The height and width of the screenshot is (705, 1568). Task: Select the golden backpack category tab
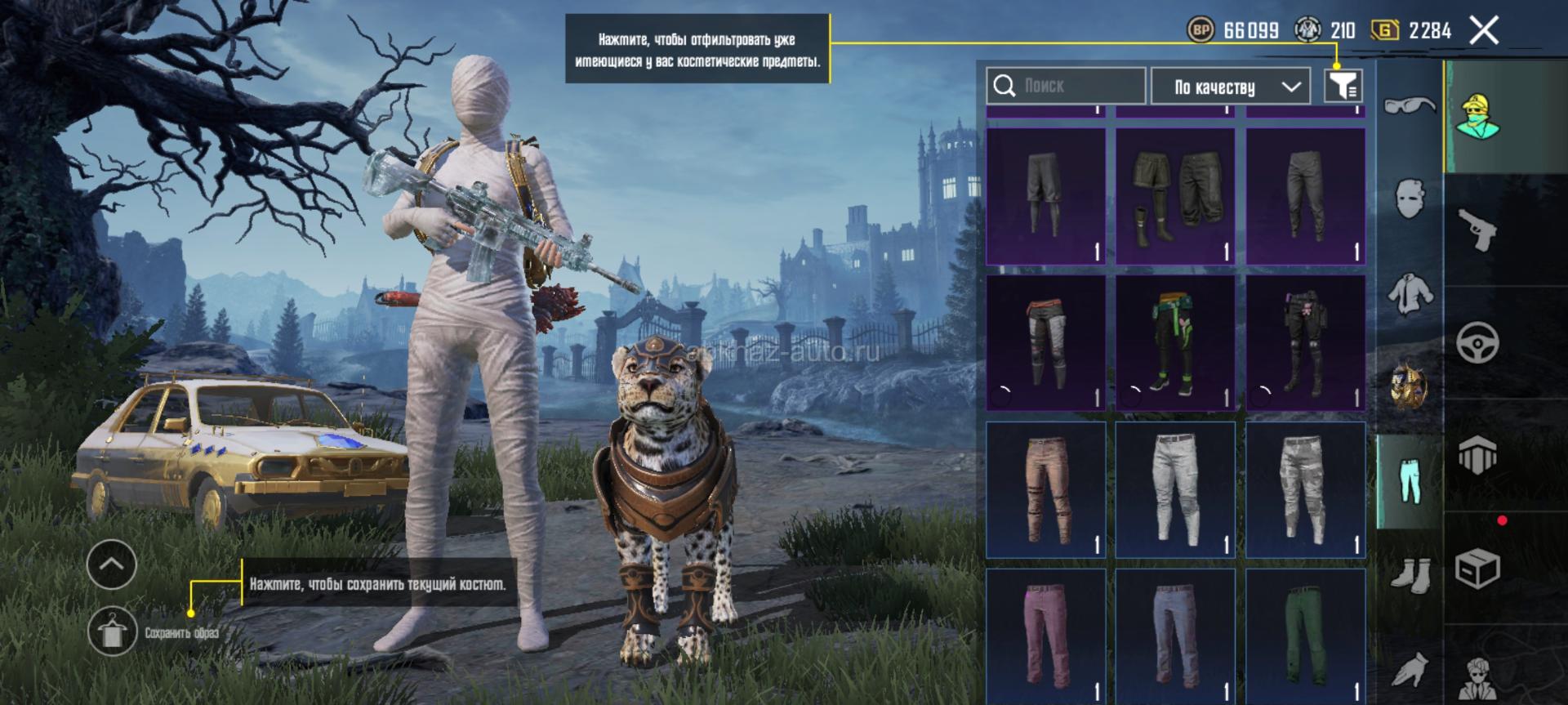(x=1410, y=386)
